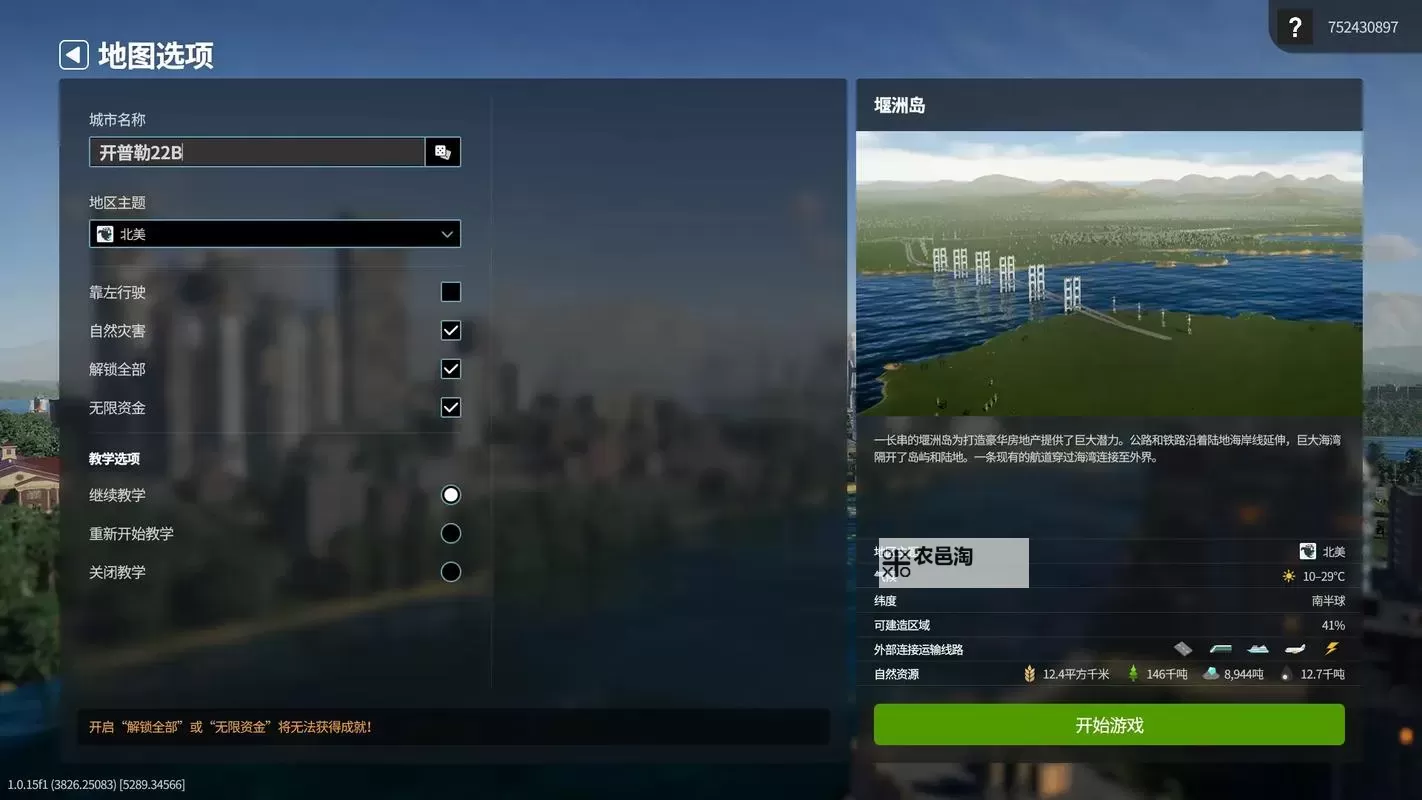Select the 重新开始教学 radio option
Screen dimensions: 1422x800
coord(450,533)
